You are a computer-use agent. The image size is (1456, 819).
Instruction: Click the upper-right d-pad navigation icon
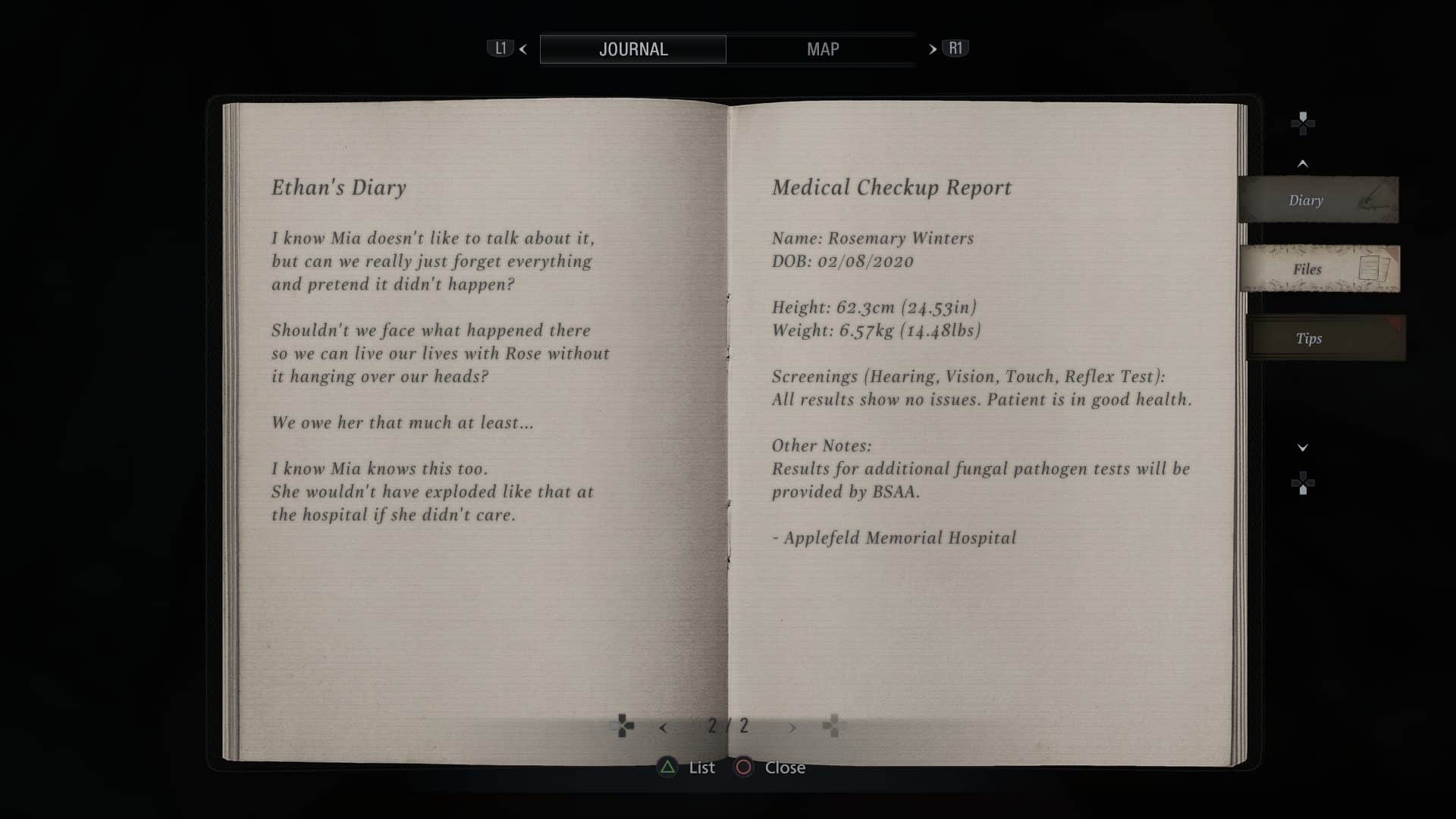click(x=1304, y=123)
